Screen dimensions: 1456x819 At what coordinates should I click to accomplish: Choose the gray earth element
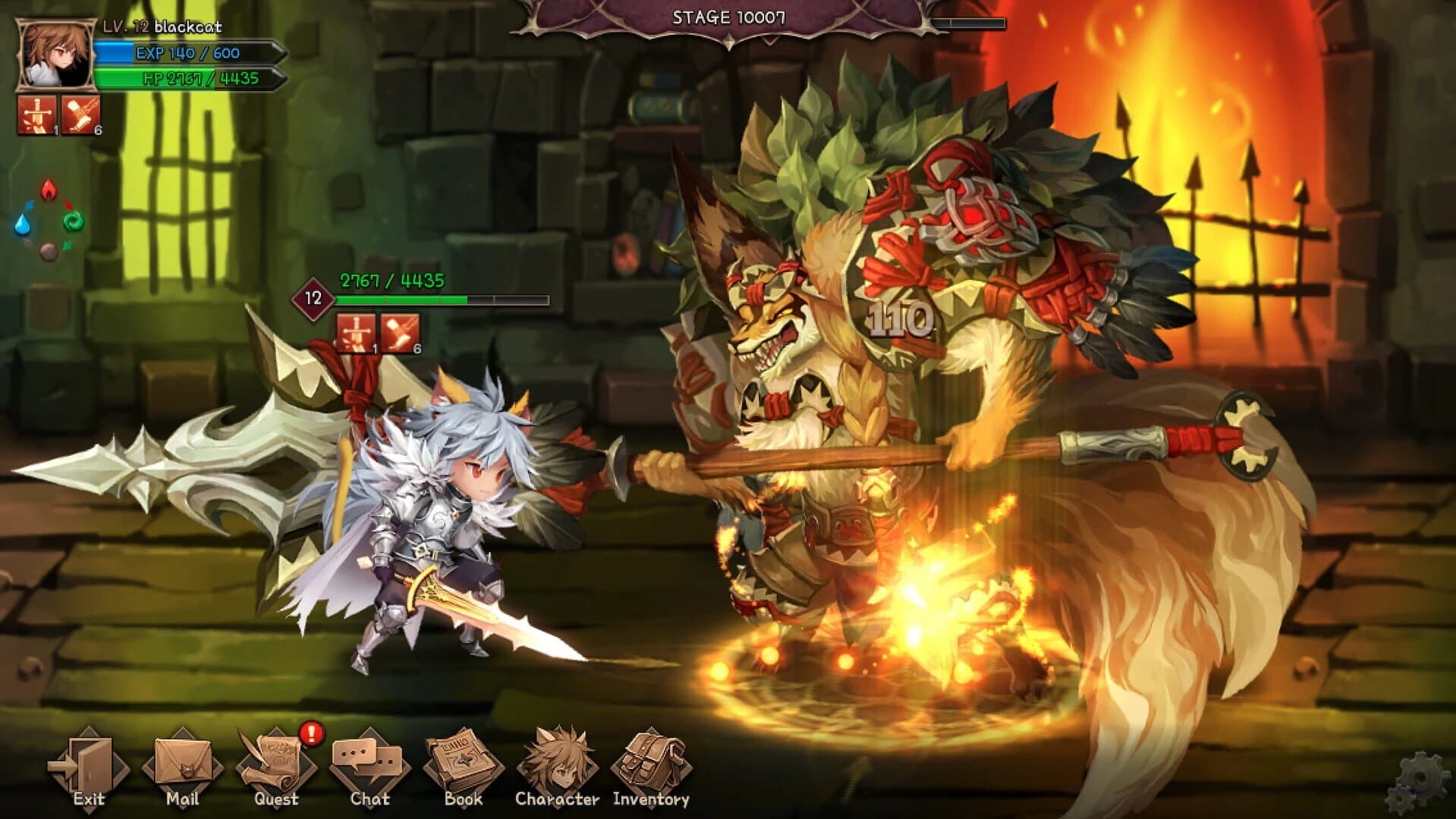tap(47, 250)
